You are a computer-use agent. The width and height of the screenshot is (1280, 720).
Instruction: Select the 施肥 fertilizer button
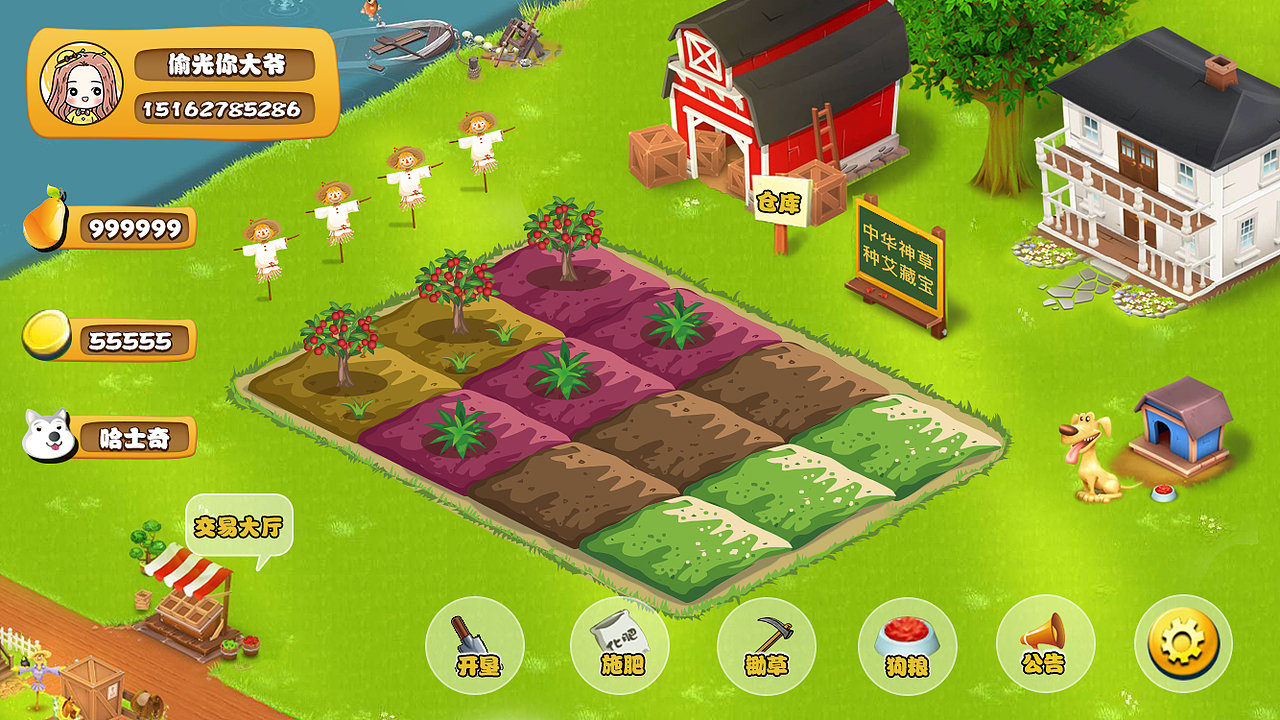[620, 645]
